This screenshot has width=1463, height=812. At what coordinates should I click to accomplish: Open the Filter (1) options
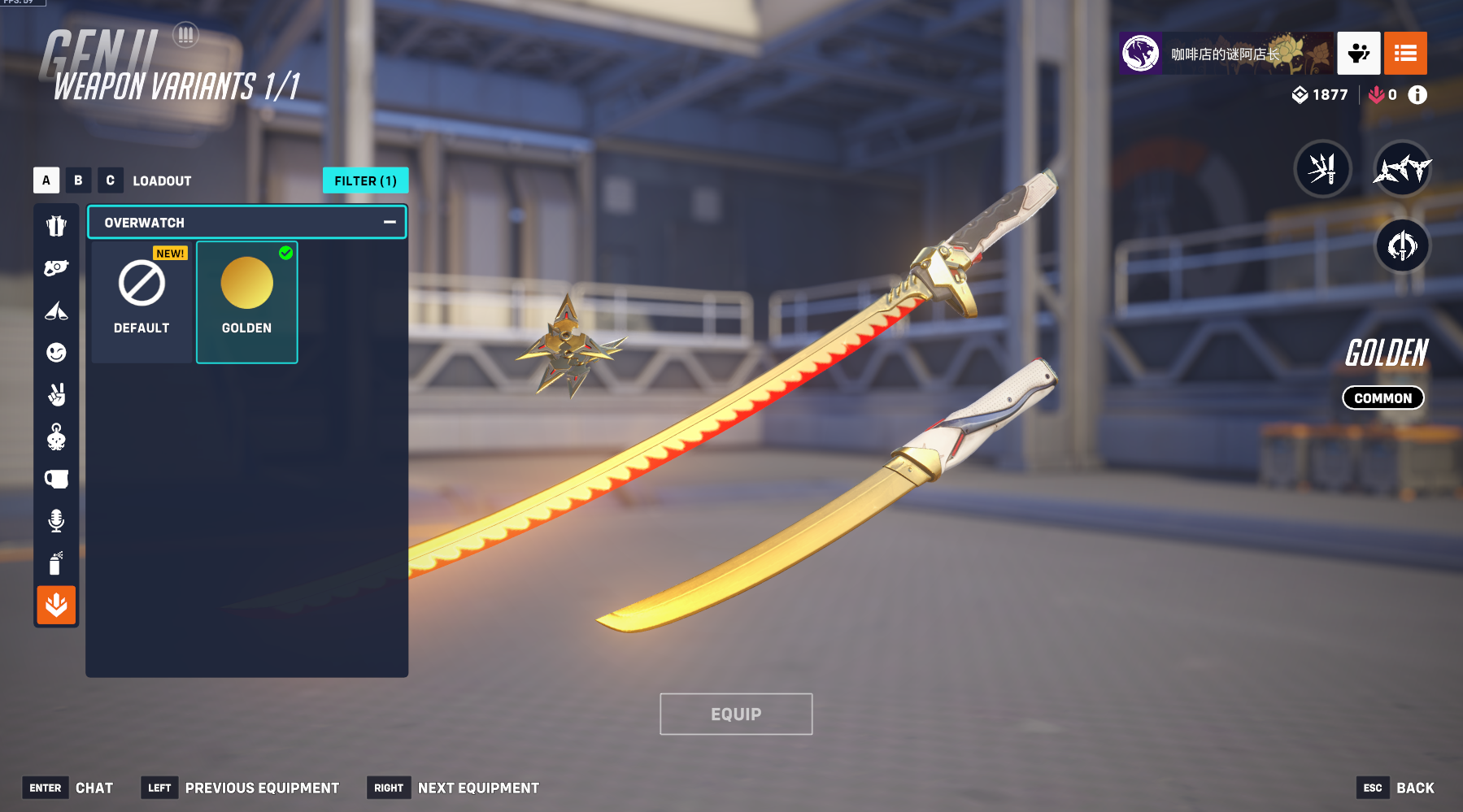pyautogui.click(x=365, y=180)
